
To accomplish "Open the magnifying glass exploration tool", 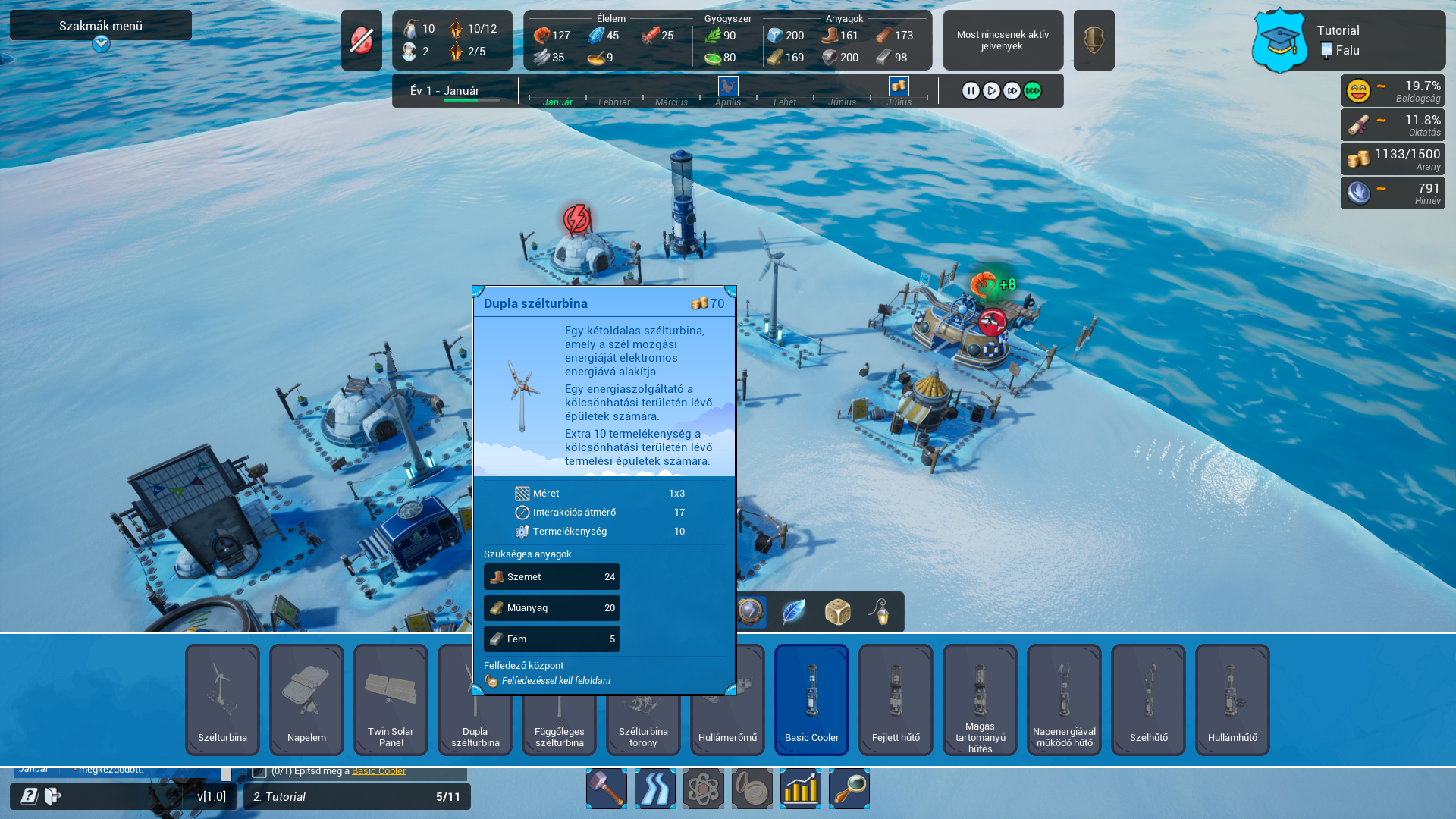I will [x=849, y=789].
